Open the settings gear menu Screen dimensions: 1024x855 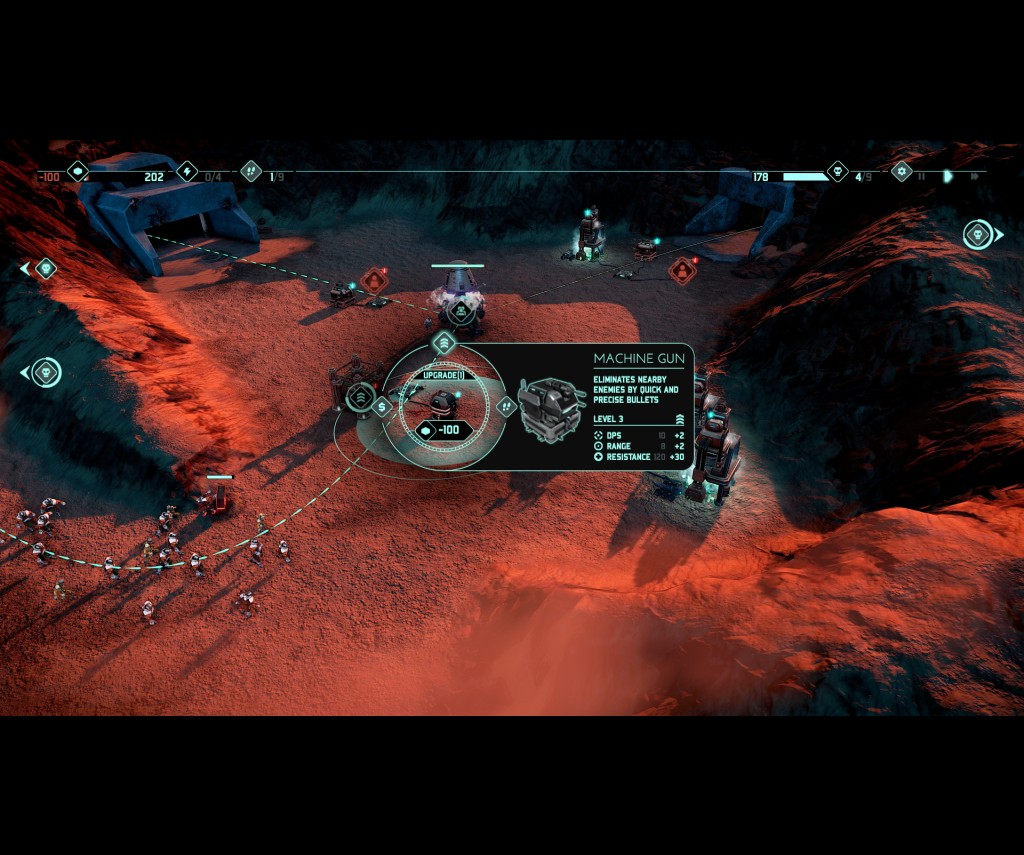pos(901,171)
